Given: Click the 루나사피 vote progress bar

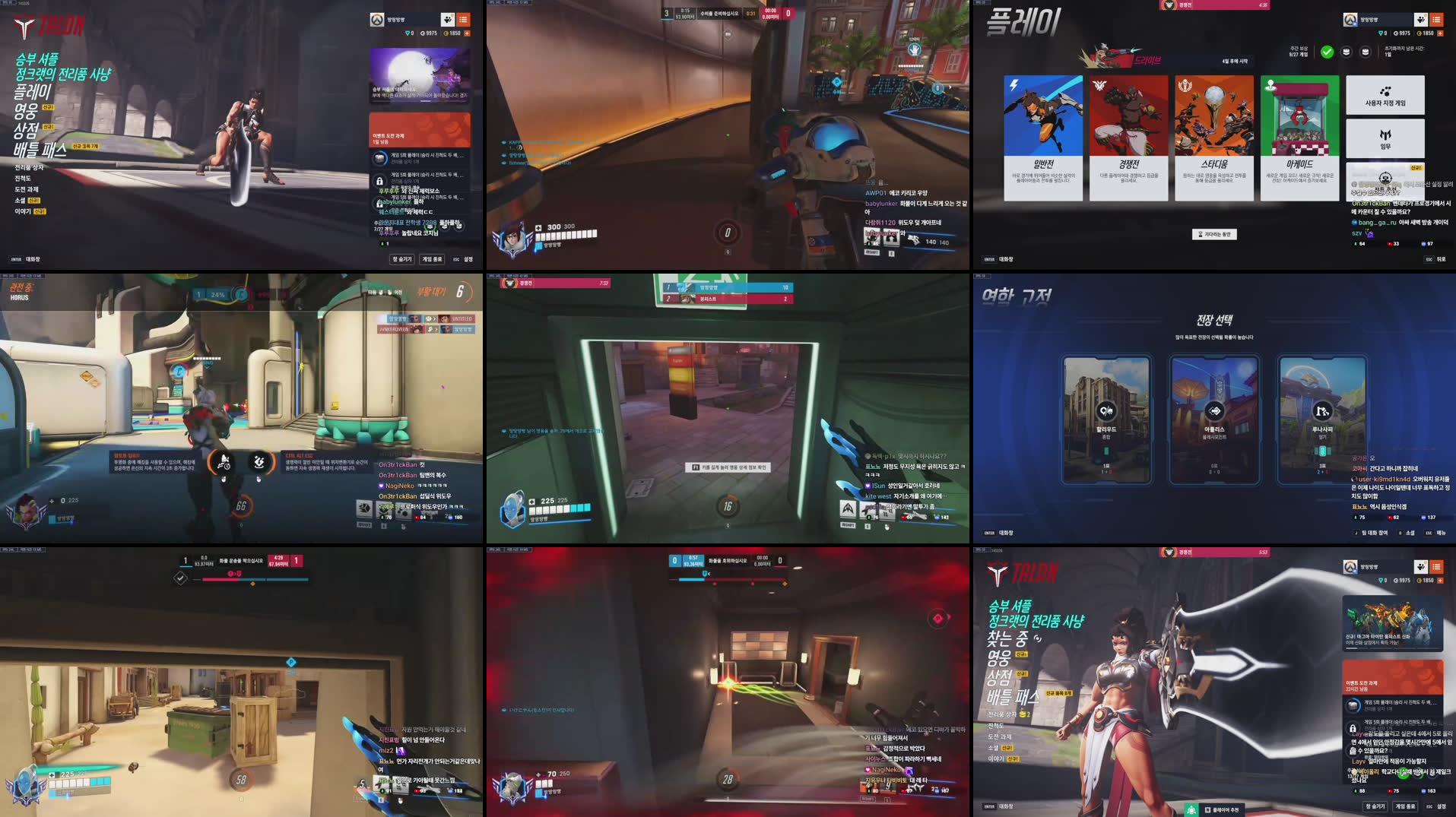Looking at the screenshot, I should click(x=1321, y=451).
